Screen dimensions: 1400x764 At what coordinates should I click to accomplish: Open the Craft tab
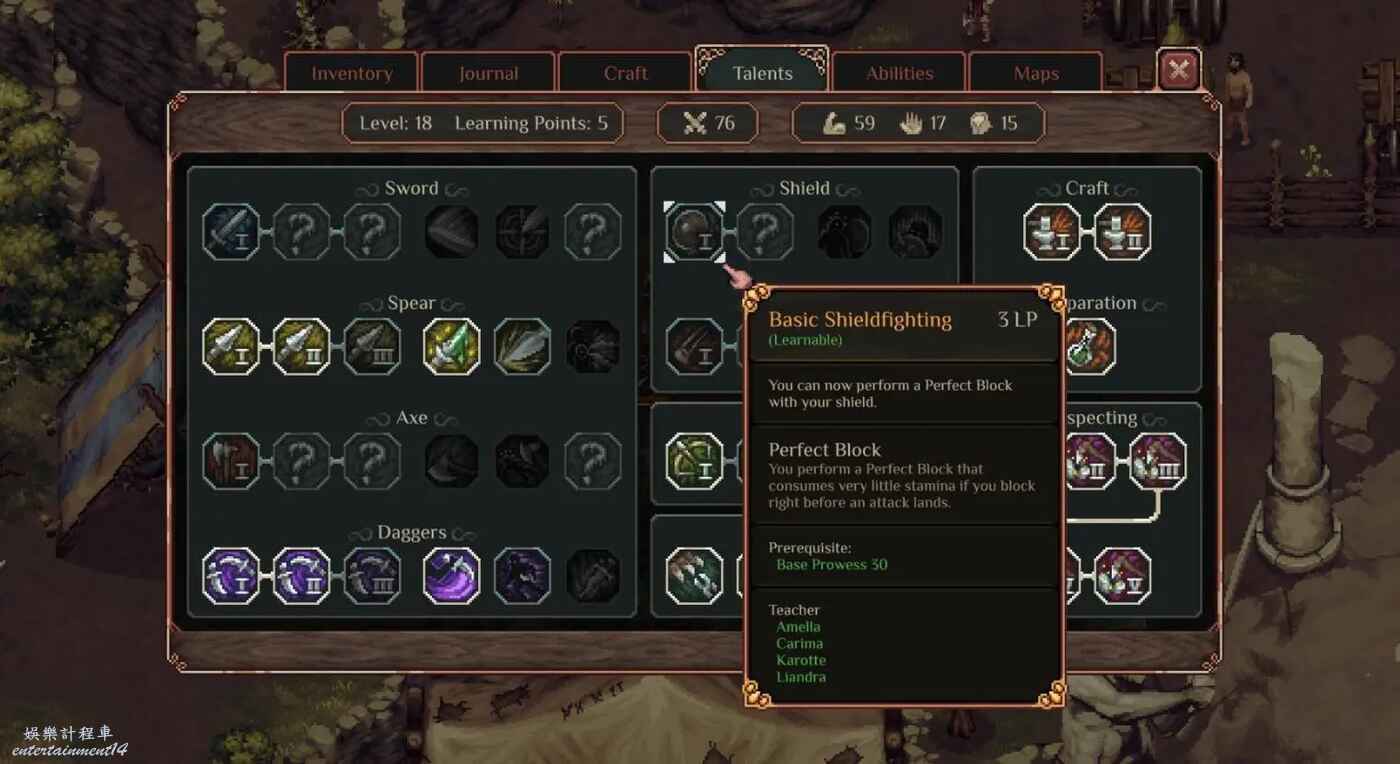pyautogui.click(x=625, y=73)
